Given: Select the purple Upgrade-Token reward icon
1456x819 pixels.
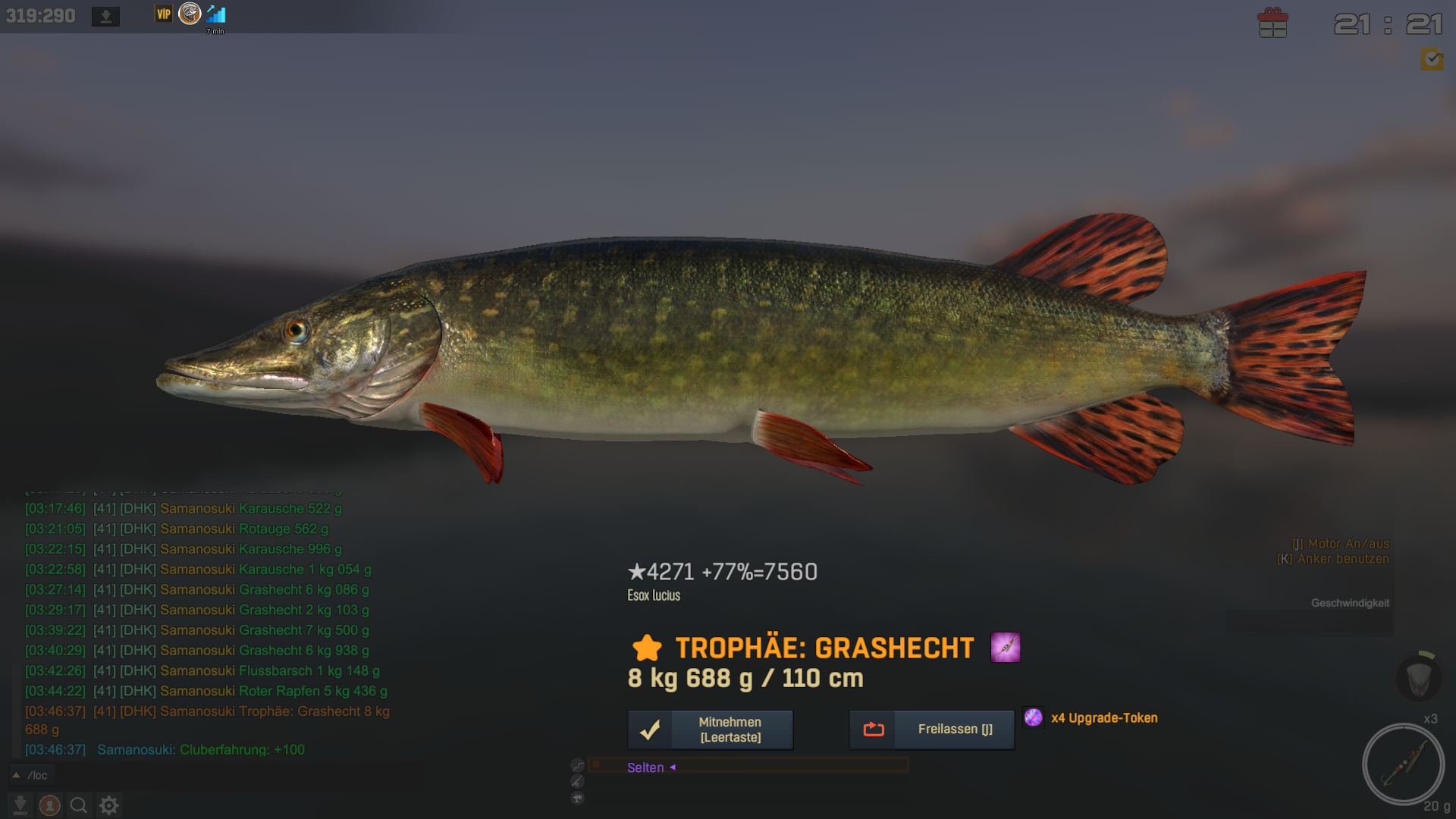Looking at the screenshot, I should click(1033, 717).
